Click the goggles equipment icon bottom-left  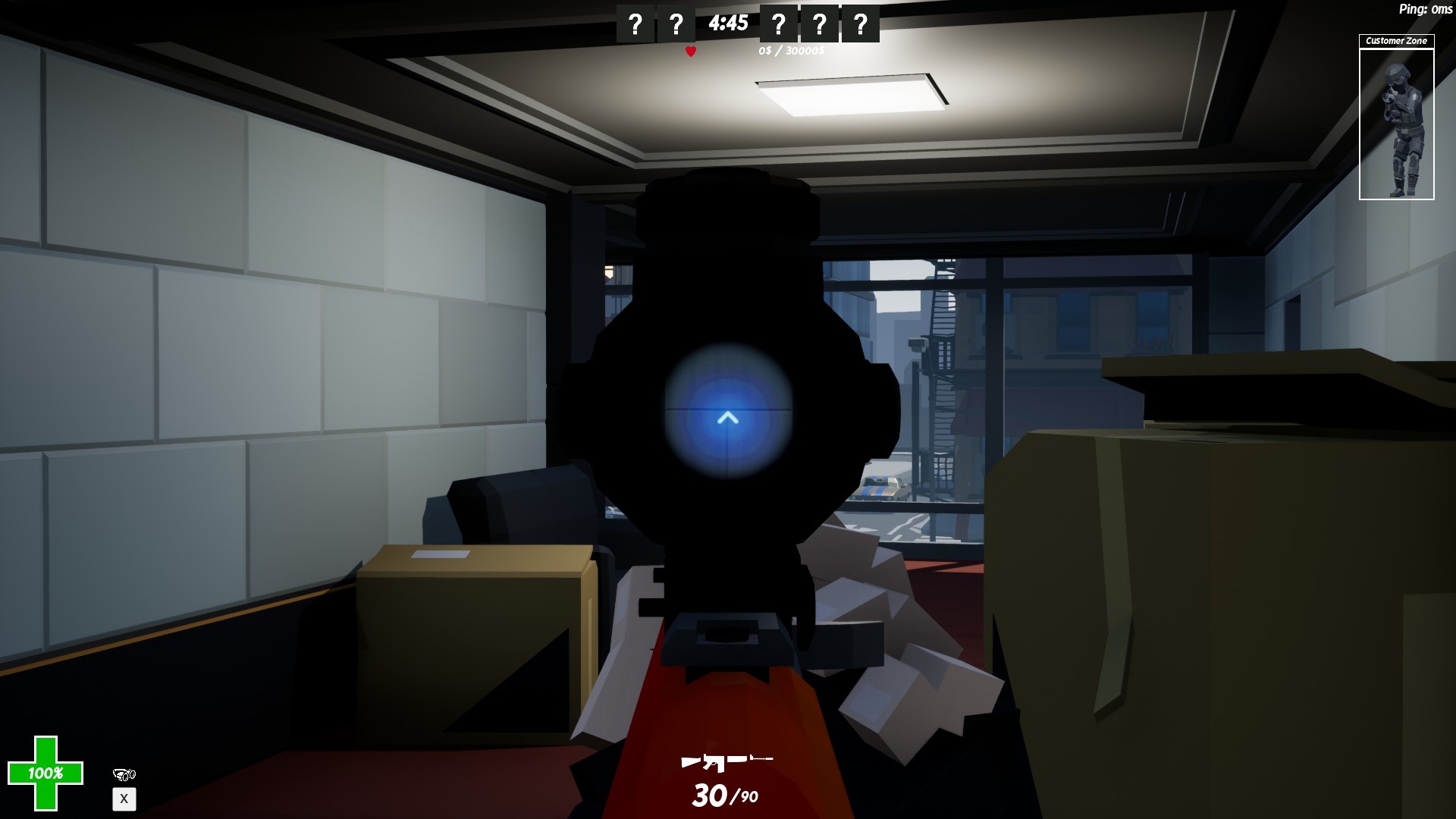125,776
